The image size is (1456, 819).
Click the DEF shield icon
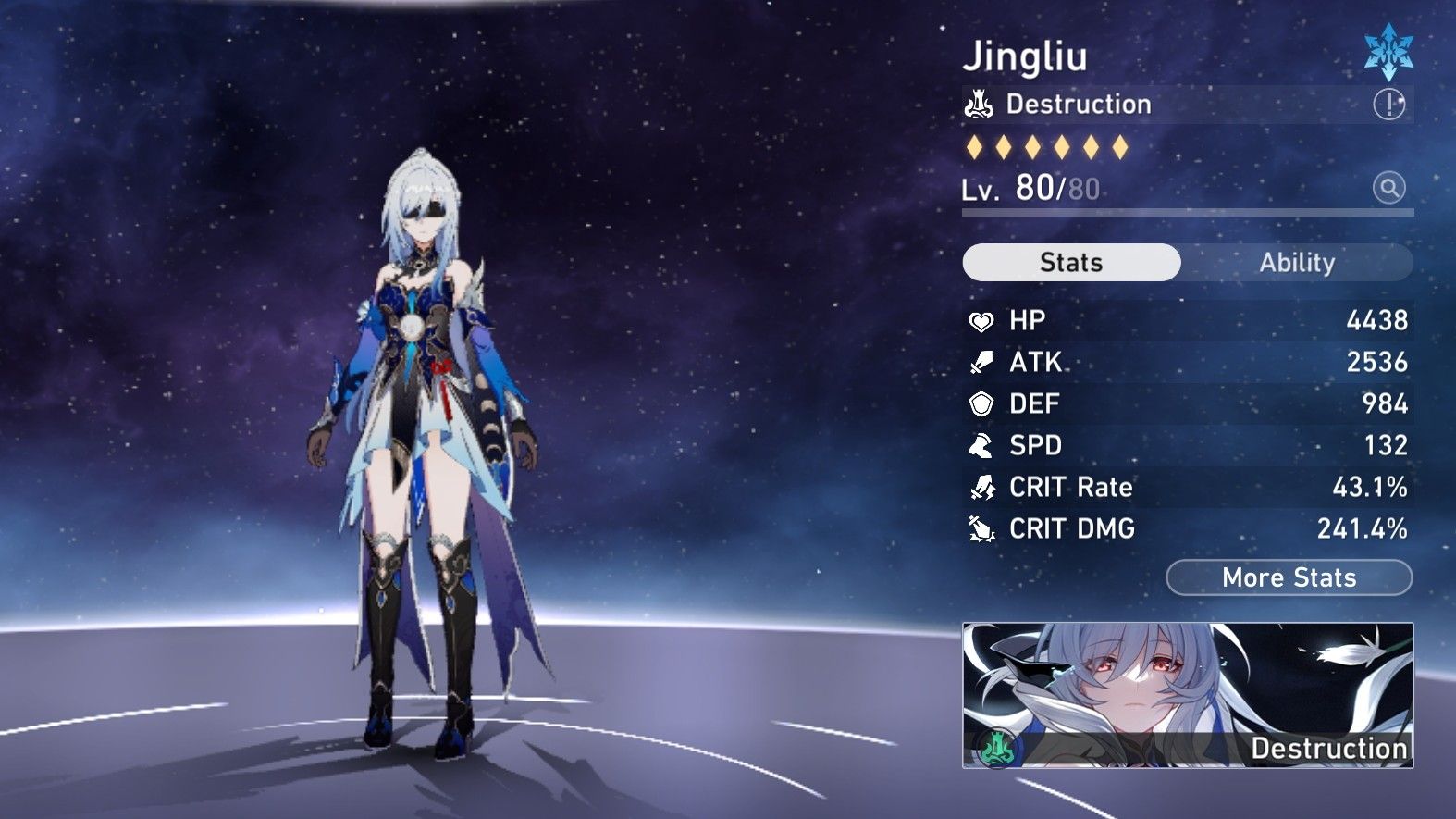point(981,403)
